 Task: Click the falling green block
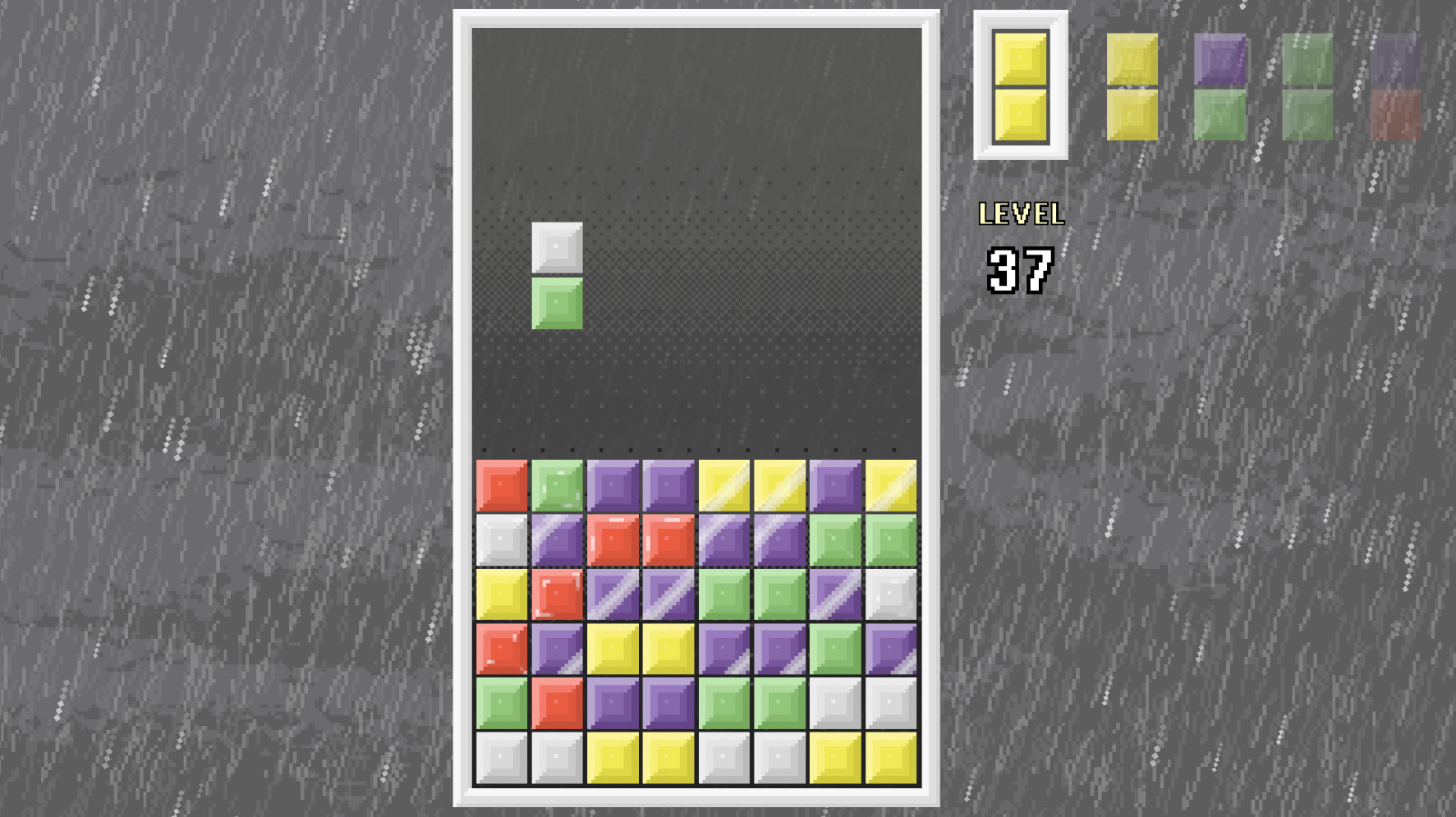557,304
